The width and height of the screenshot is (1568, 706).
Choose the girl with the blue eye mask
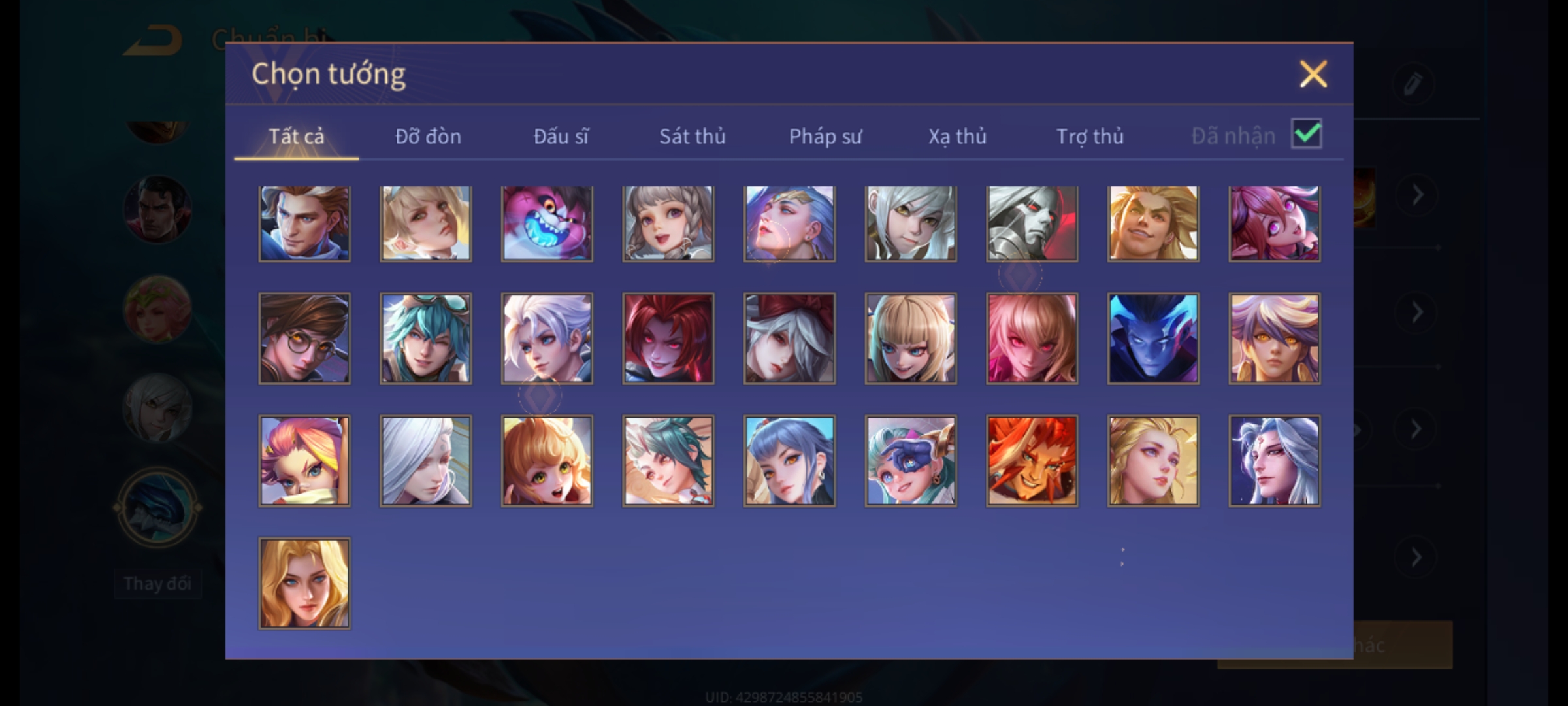(911, 461)
